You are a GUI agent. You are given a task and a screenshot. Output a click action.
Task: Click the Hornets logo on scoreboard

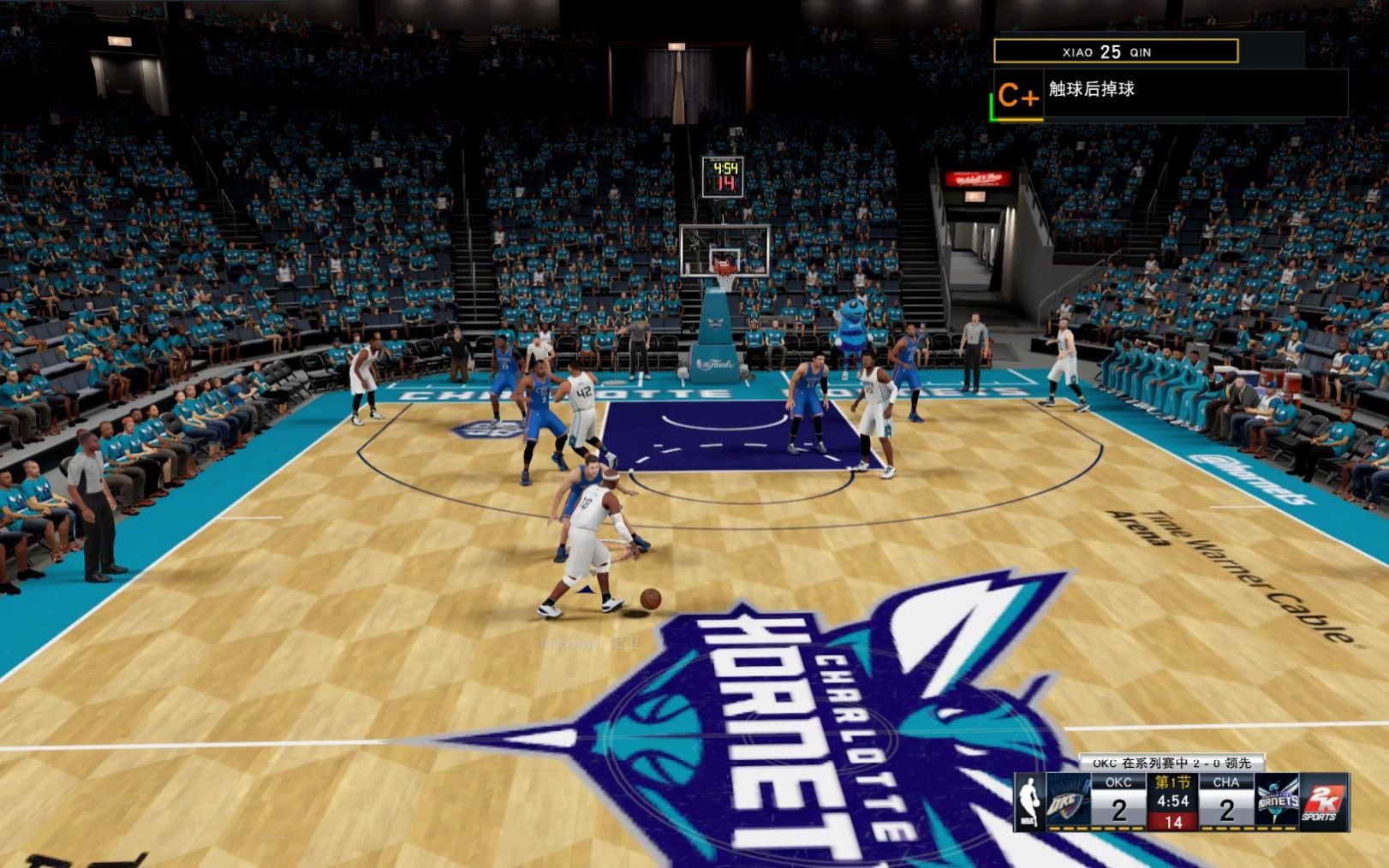(x=1277, y=802)
